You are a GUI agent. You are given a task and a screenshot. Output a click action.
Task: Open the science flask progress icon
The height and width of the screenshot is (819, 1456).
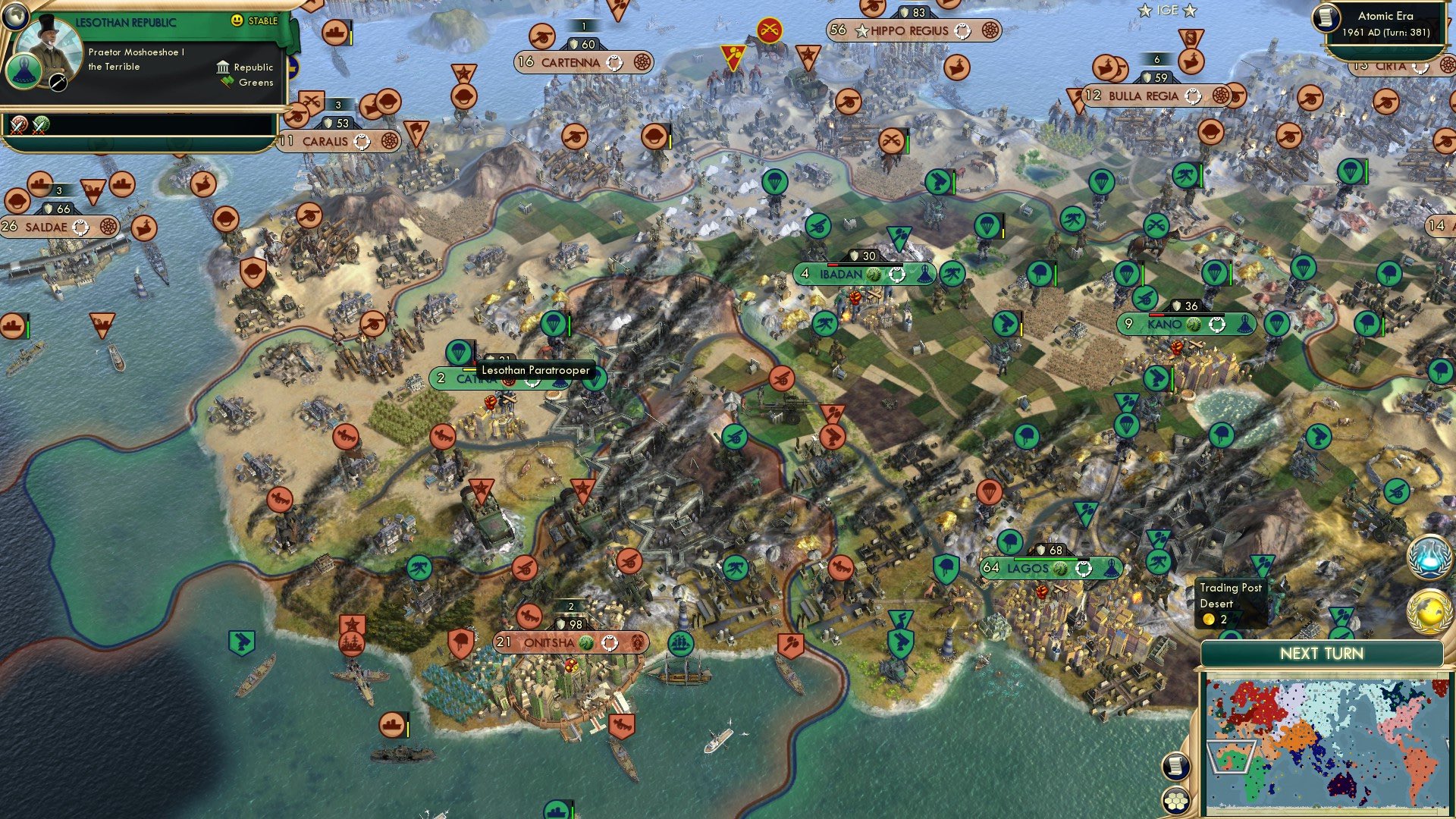point(1428,557)
